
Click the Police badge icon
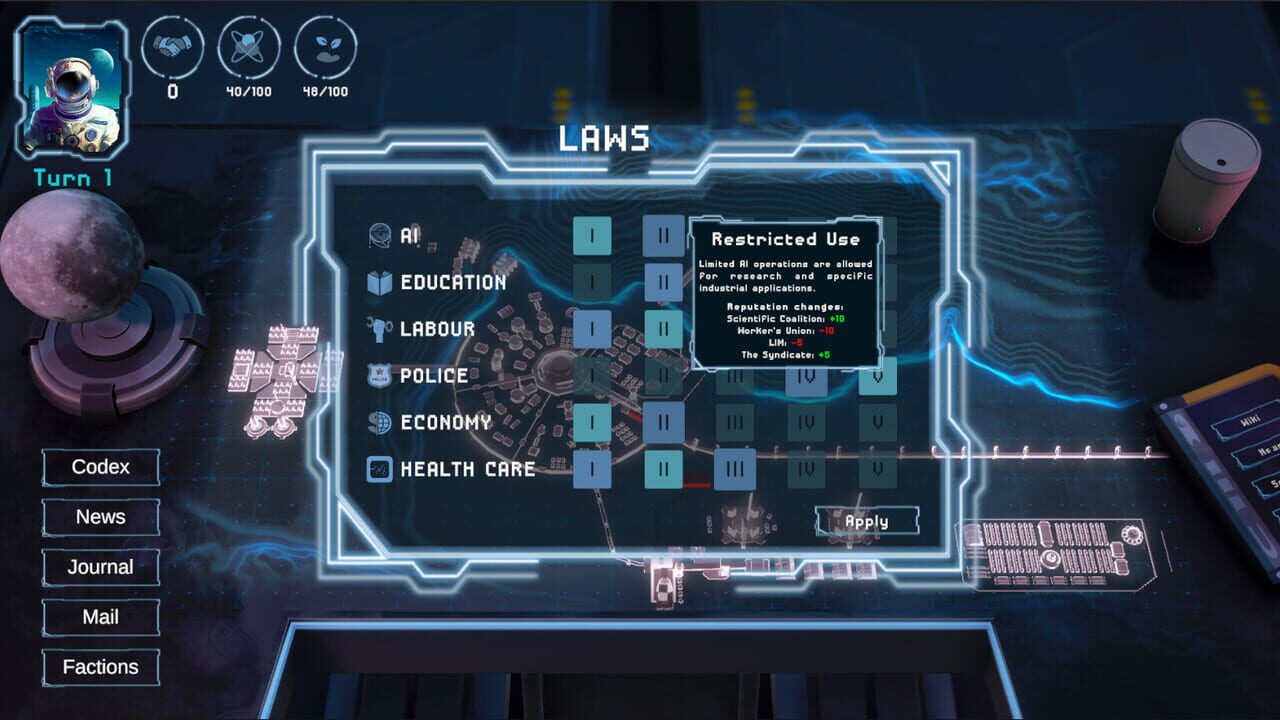(381, 375)
